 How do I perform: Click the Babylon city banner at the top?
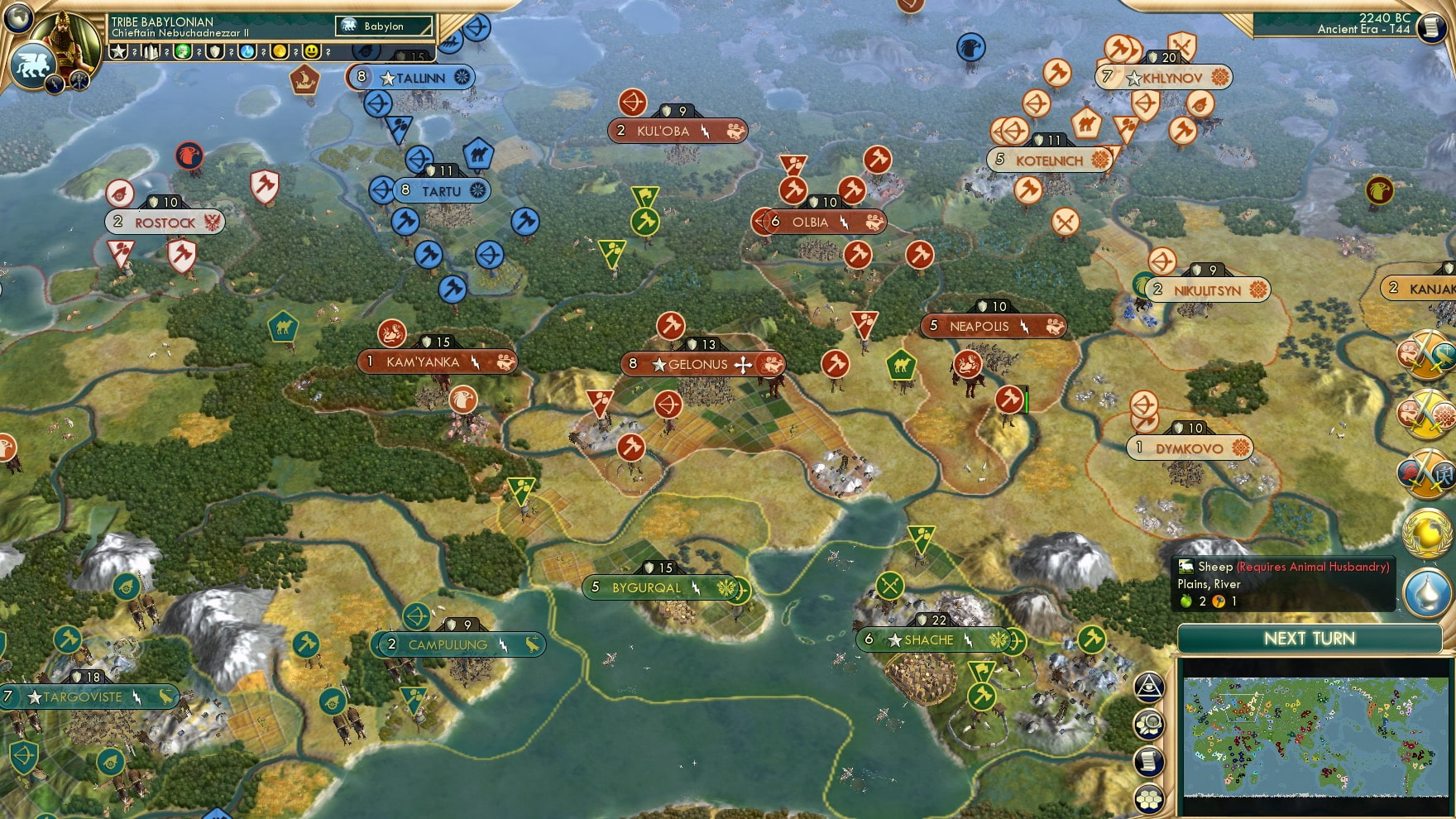tap(383, 26)
